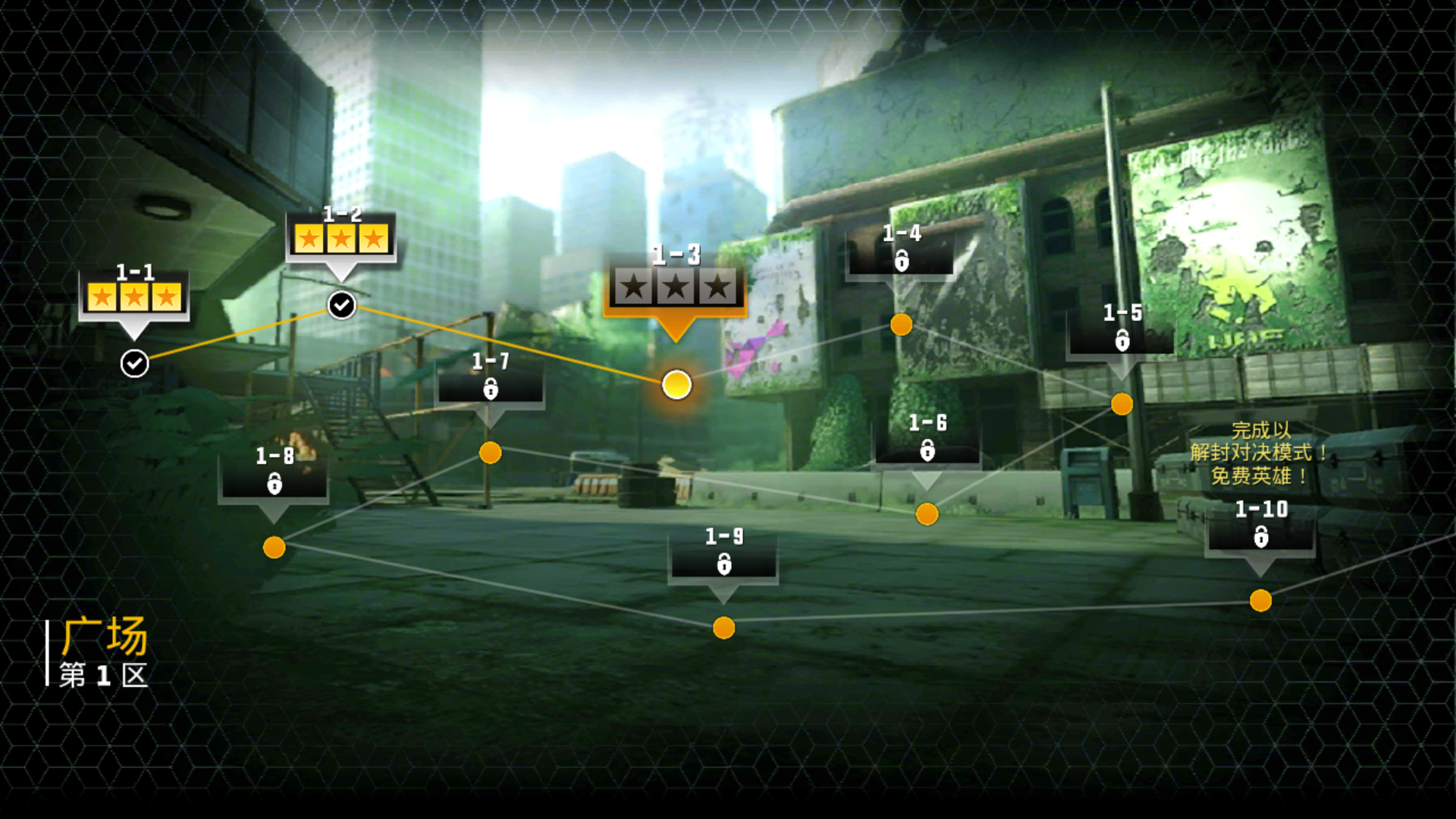Select locked level 1-4
Screen dimensions: 1456x819
coord(901,325)
